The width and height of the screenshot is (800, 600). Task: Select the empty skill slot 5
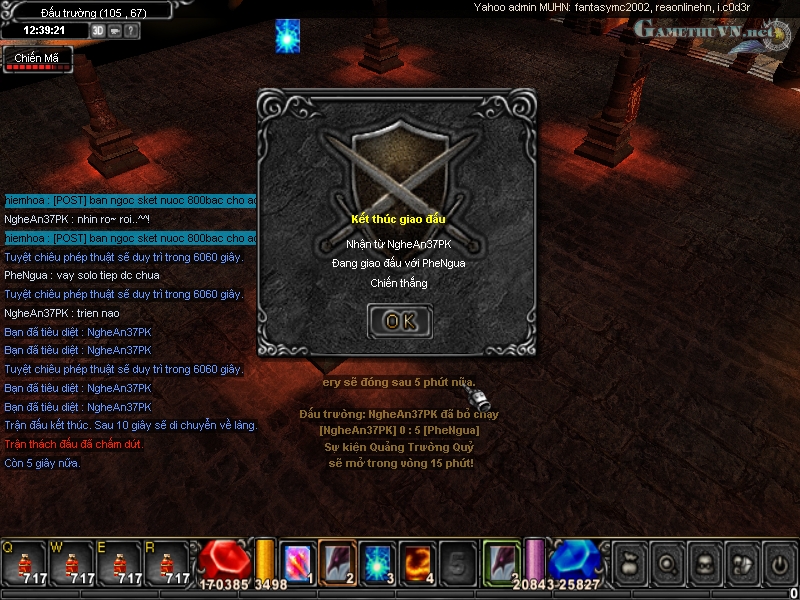click(x=457, y=562)
